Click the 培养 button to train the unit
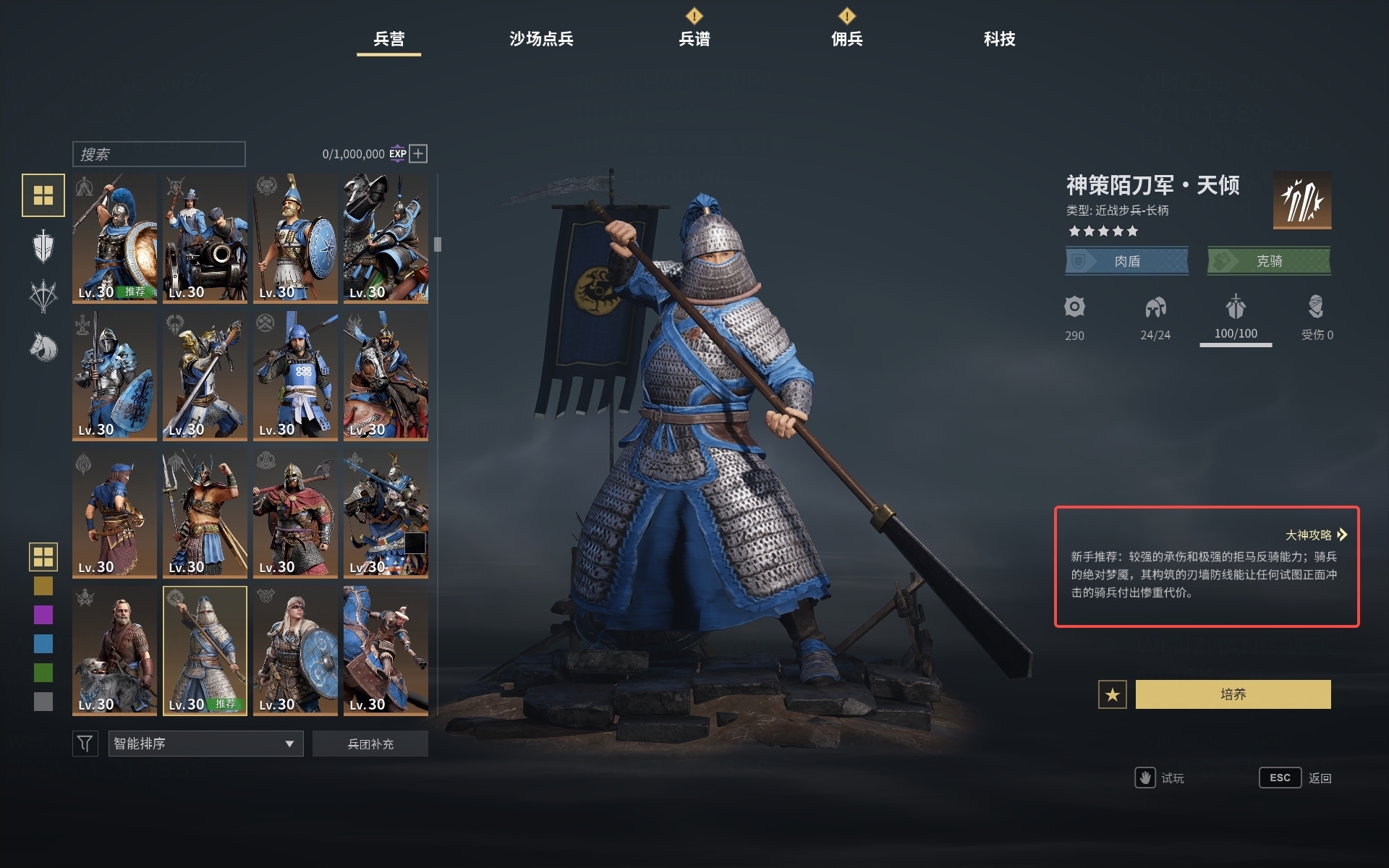Screen dimensions: 1389x868 point(1233,693)
